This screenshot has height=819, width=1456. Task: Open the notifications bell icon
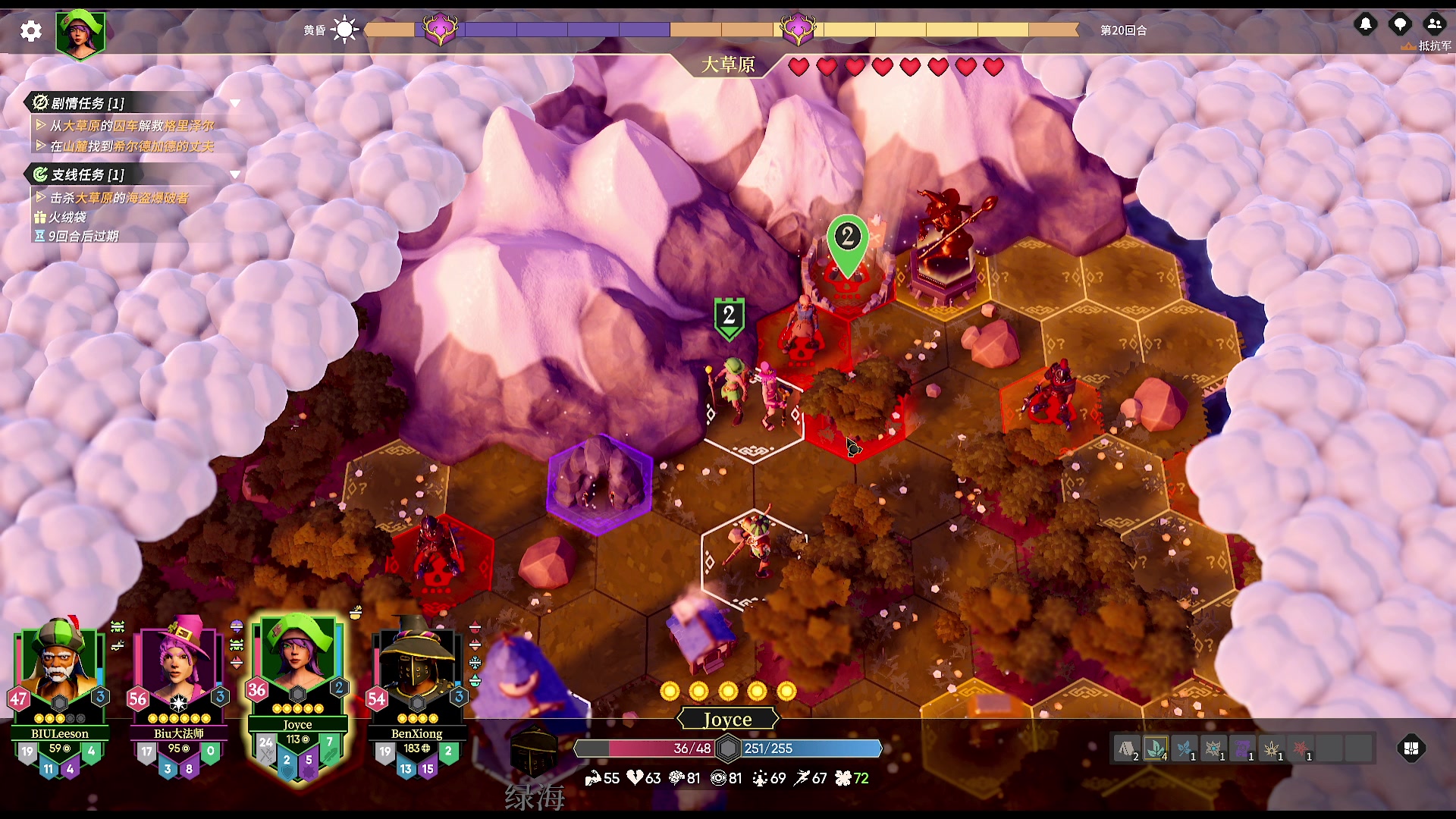tap(1366, 24)
